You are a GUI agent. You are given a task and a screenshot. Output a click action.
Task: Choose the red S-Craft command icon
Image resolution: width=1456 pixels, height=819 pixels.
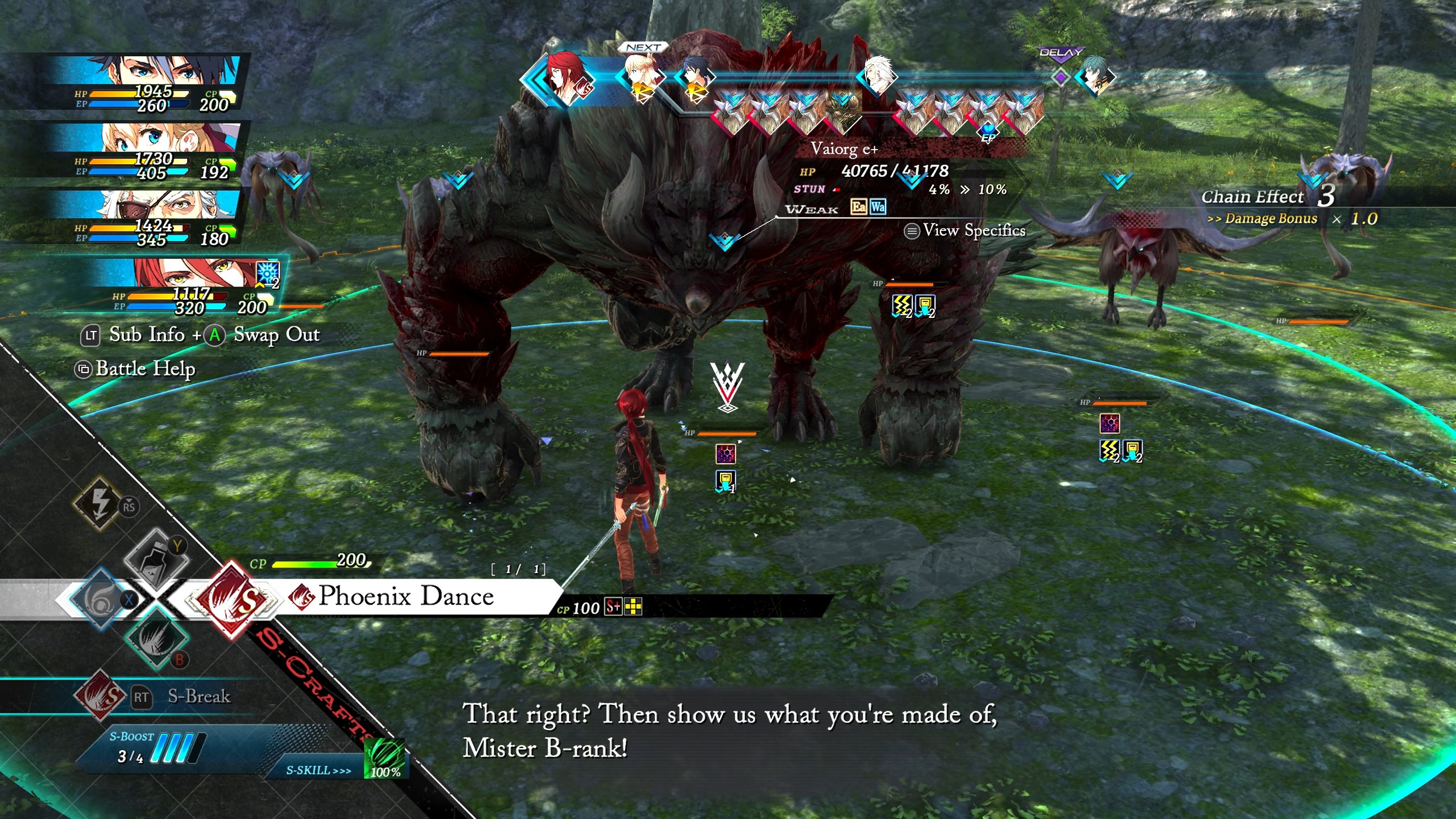tap(232, 599)
